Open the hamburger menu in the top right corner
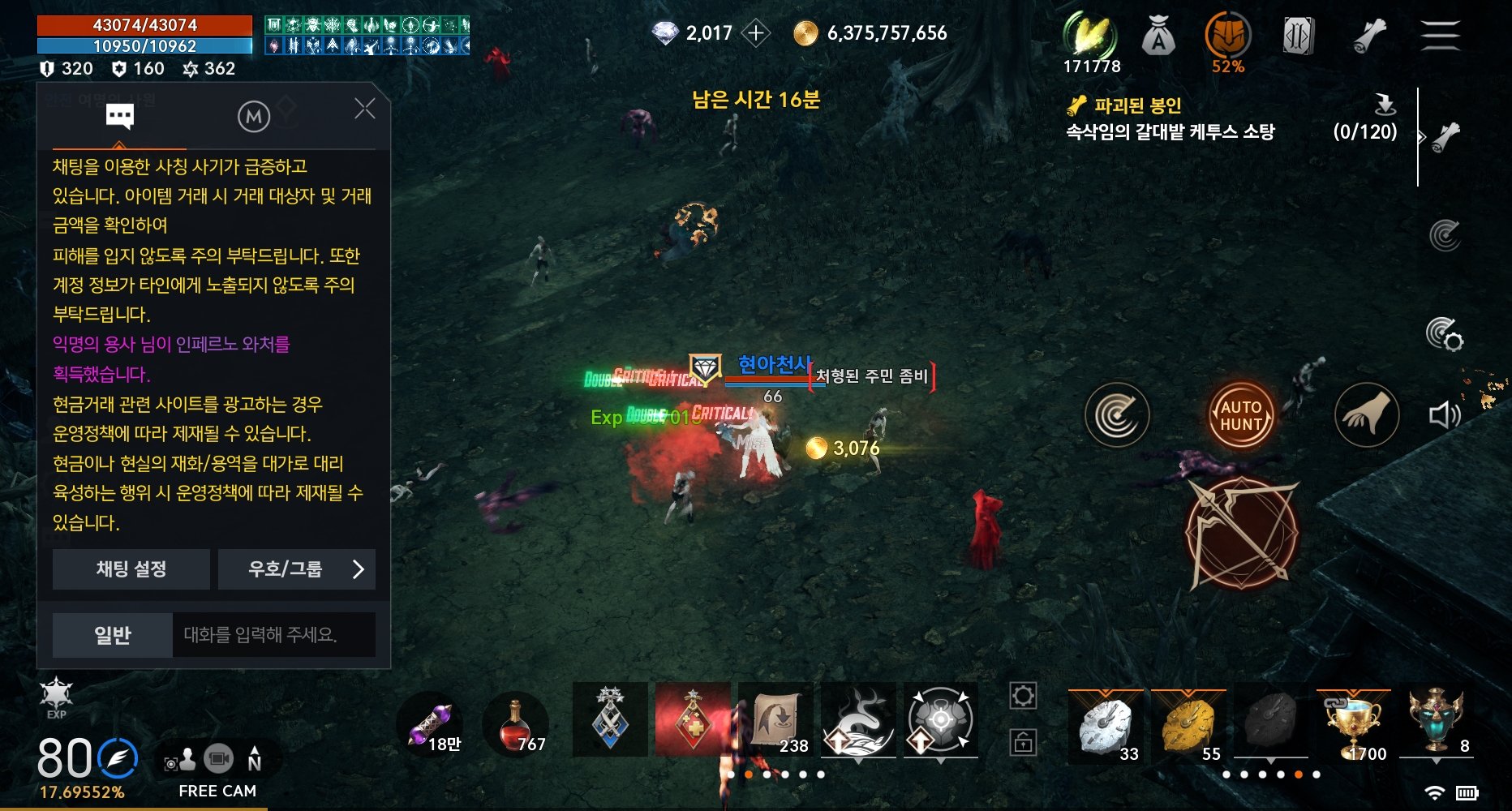This screenshot has height=811, width=1512. click(x=1441, y=34)
